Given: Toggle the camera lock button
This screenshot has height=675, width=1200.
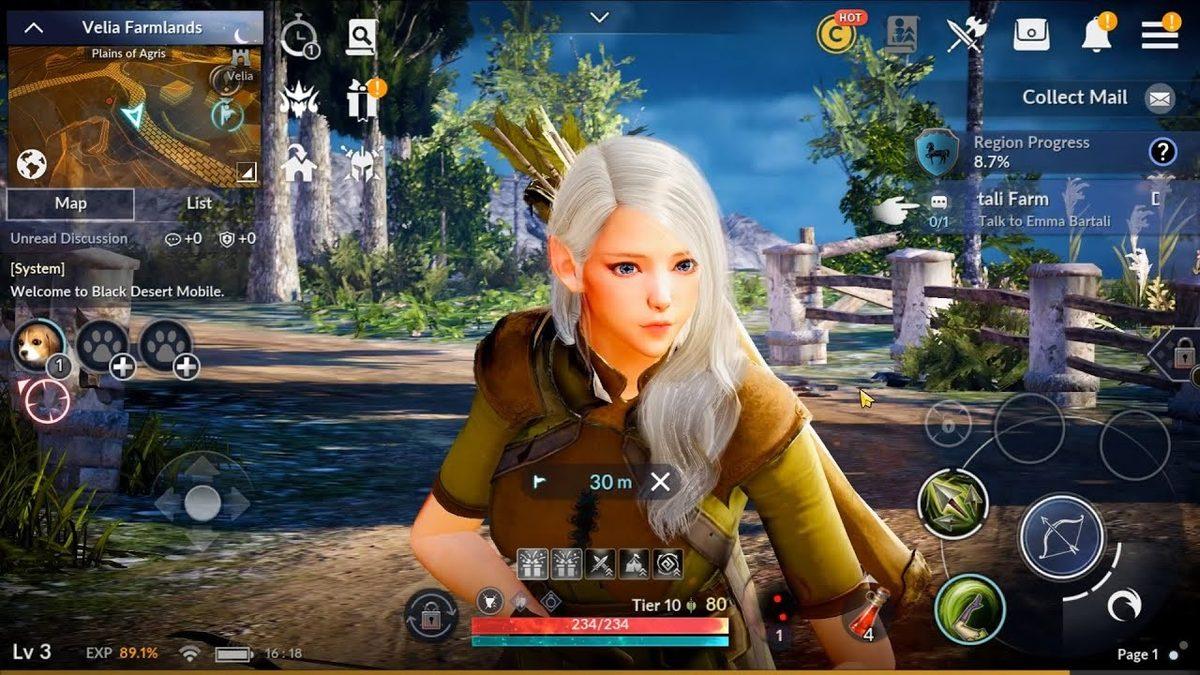Looking at the screenshot, I should [431, 615].
